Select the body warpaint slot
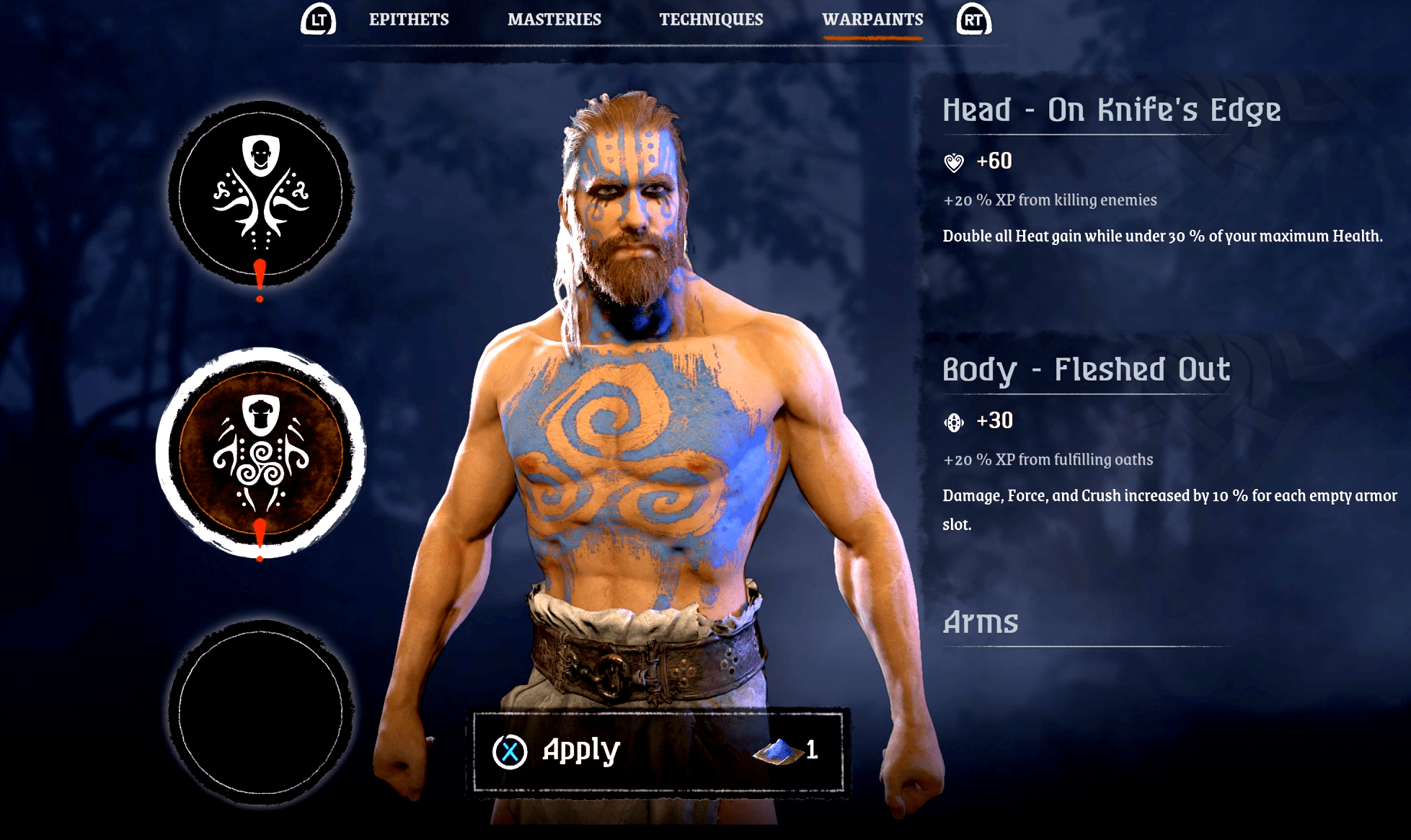1411x840 pixels. pyautogui.click(x=261, y=453)
